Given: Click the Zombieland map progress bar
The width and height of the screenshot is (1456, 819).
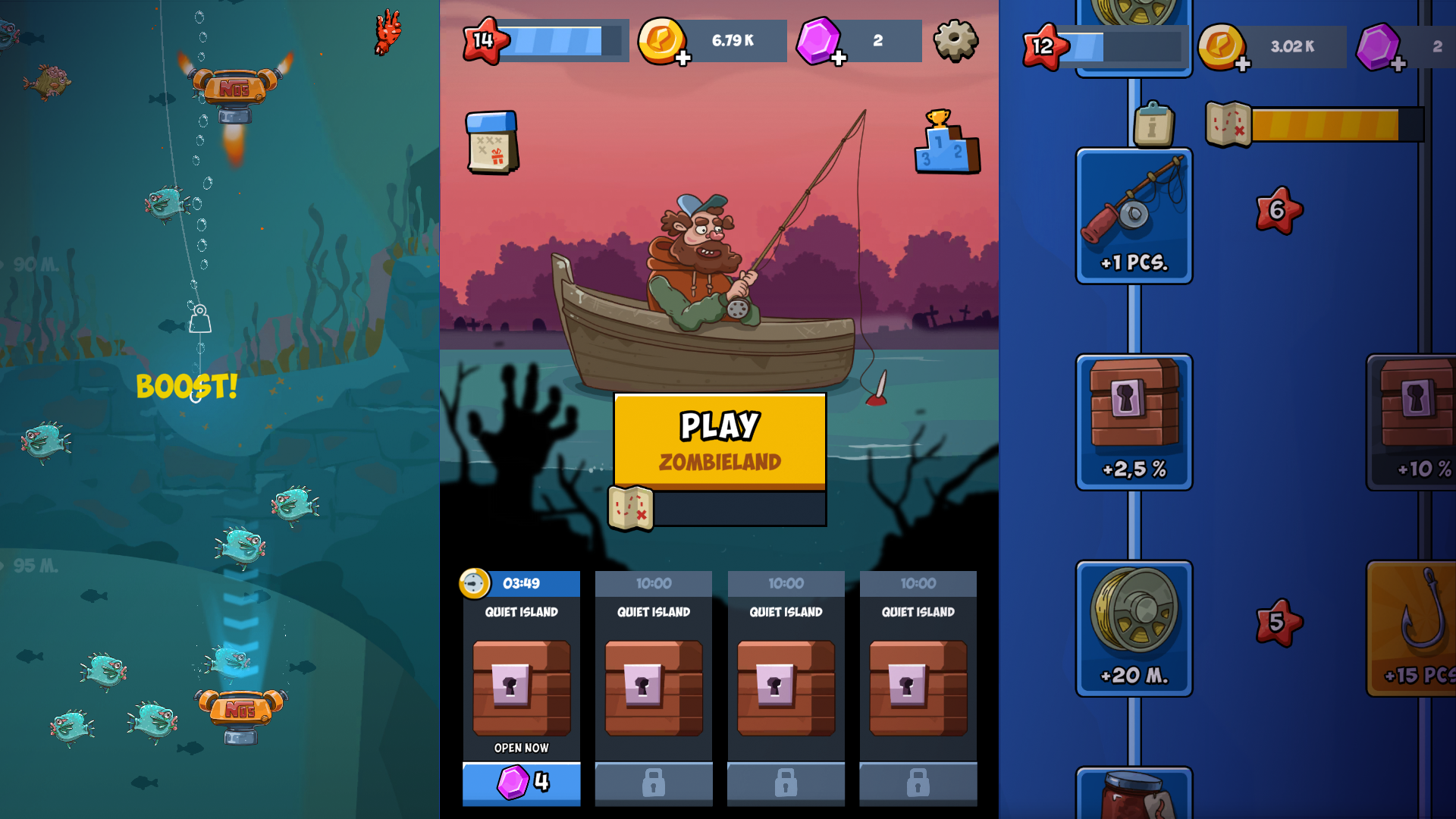Looking at the screenshot, I should (739, 510).
